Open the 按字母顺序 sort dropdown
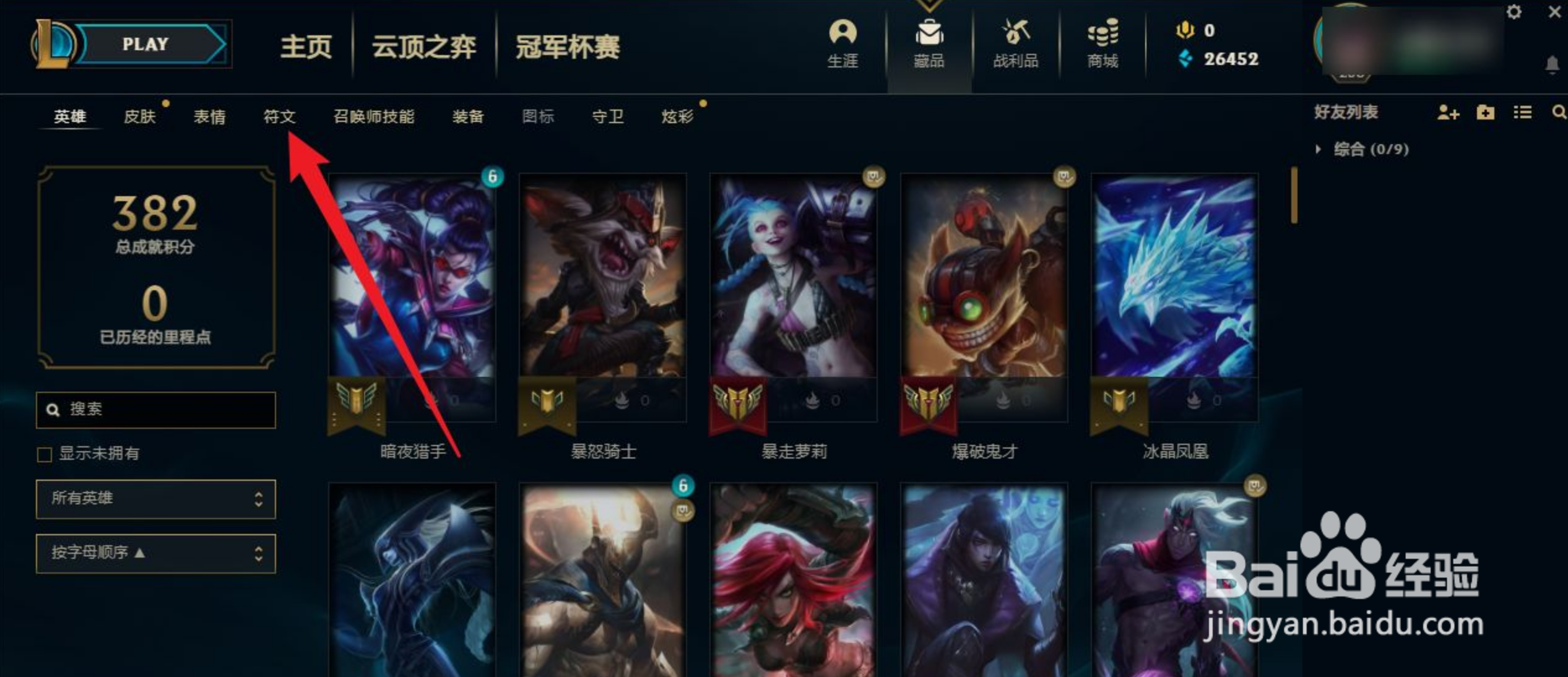This screenshot has height=677, width=1568. pyautogui.click(x=155, y=554)
